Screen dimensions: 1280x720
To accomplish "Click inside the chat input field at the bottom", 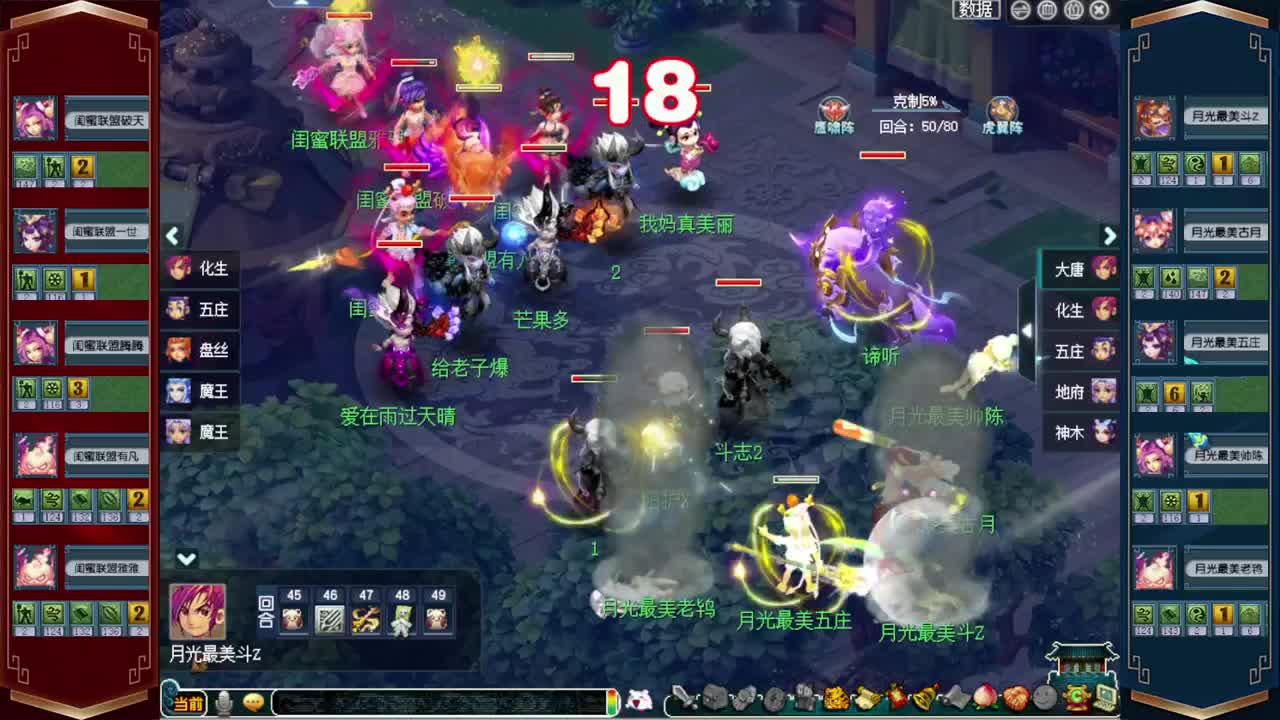I will coord(430,702).
